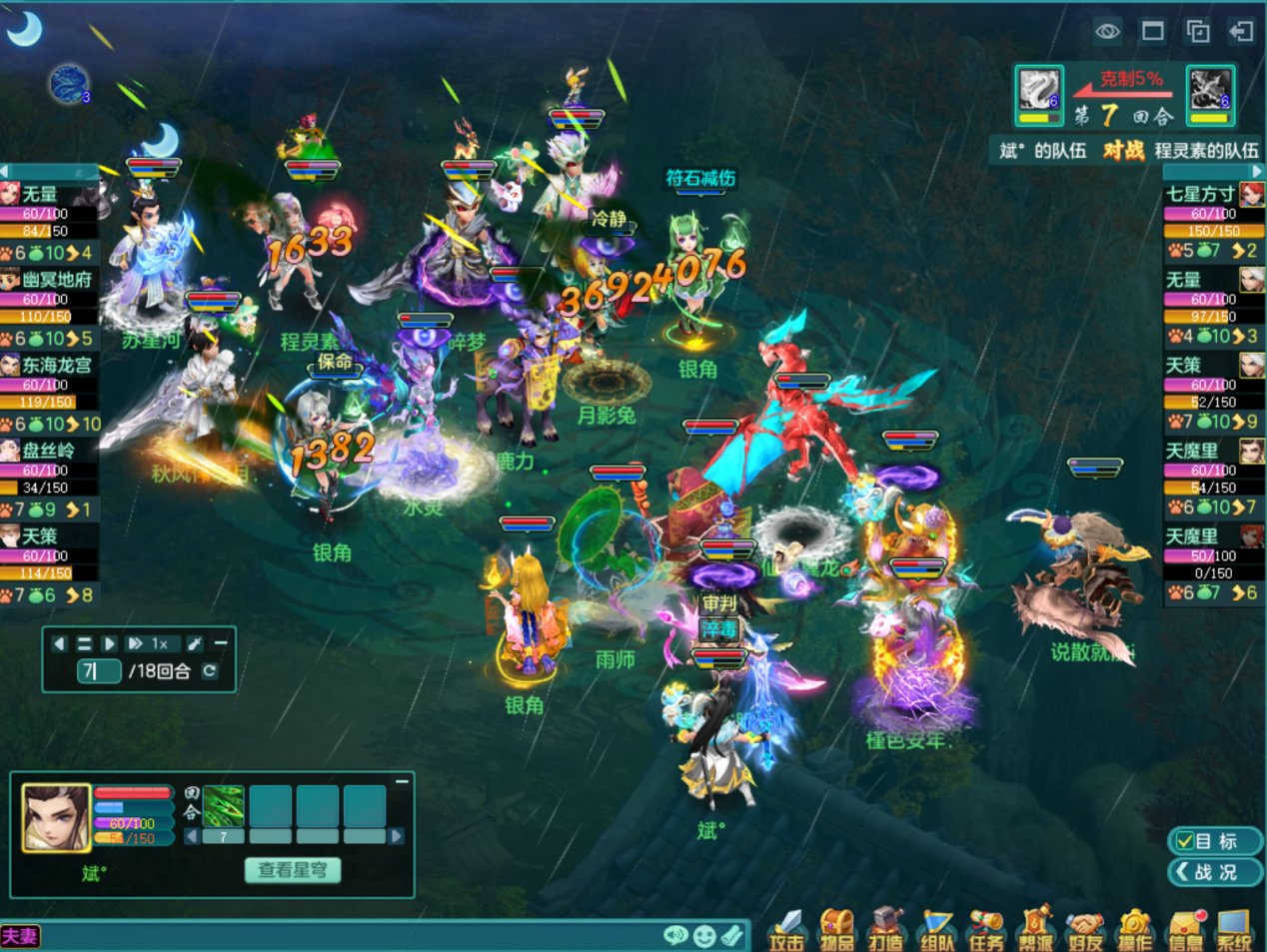Toggle the 目标 target checkbox

[x=1186, y=841]
